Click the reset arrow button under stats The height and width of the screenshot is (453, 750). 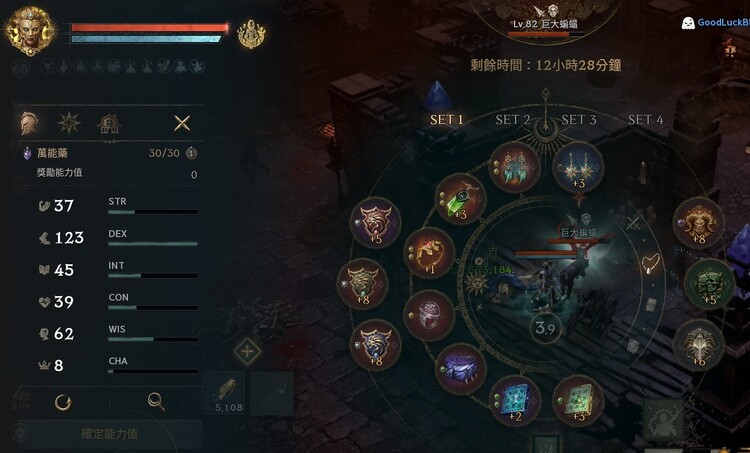pos(63,402)
